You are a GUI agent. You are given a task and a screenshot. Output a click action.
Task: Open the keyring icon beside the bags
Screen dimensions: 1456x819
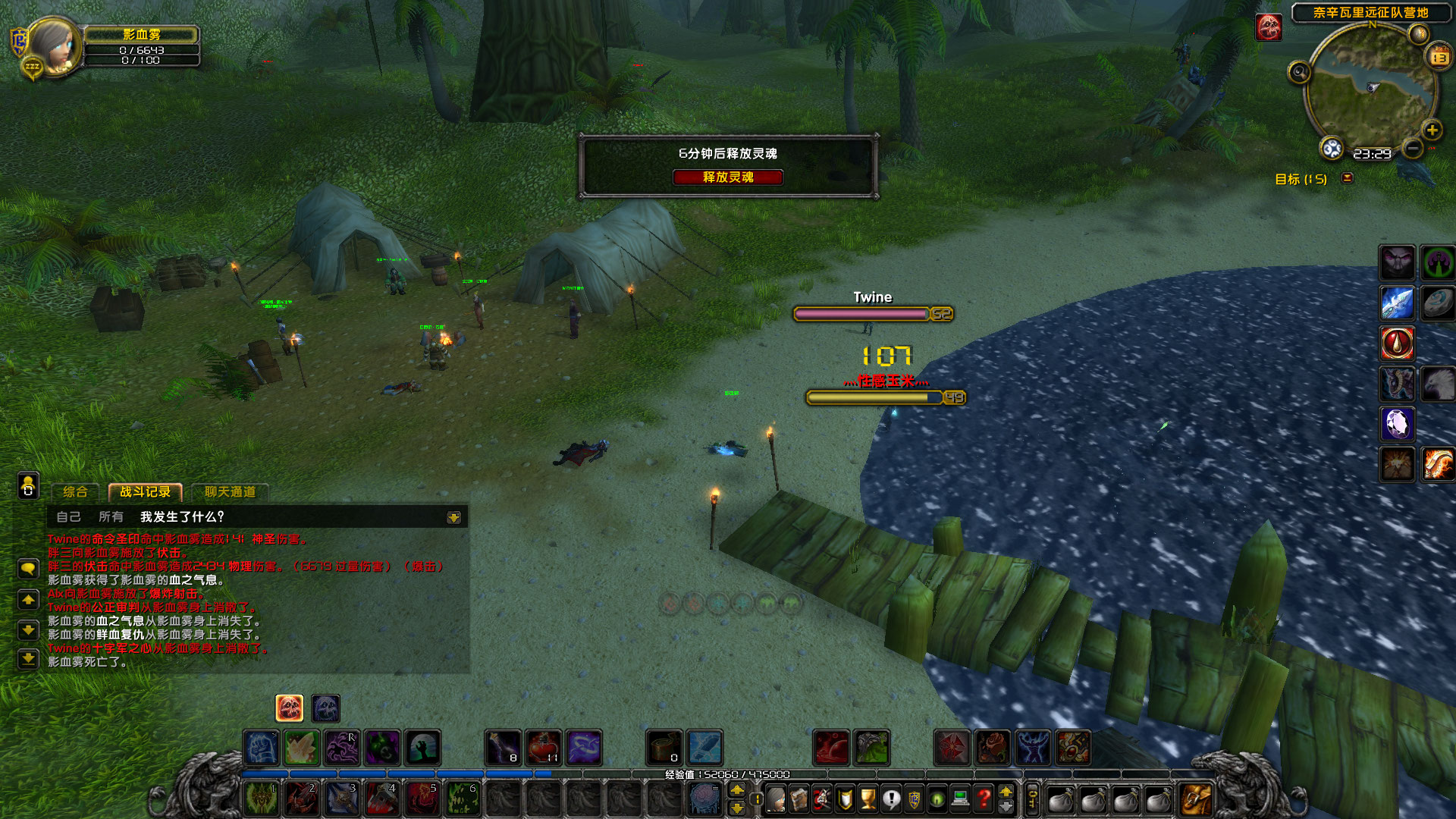click(1032, 799)
